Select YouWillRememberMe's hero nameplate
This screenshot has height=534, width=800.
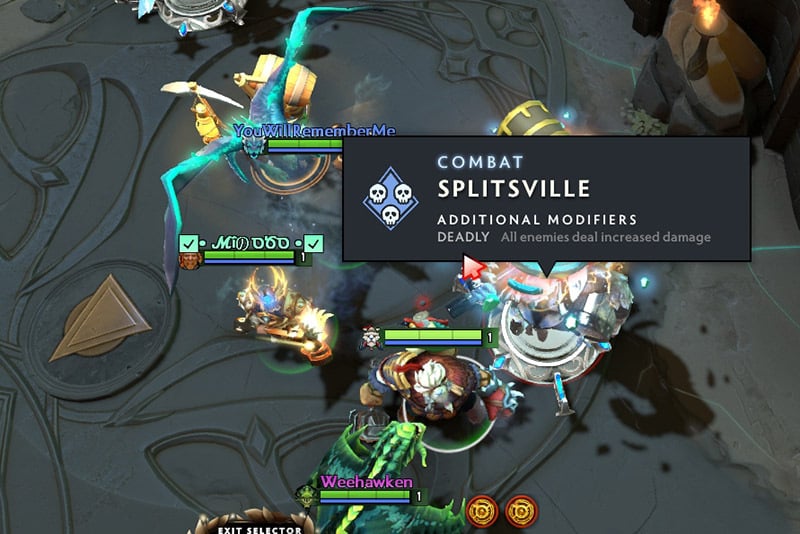314,131
